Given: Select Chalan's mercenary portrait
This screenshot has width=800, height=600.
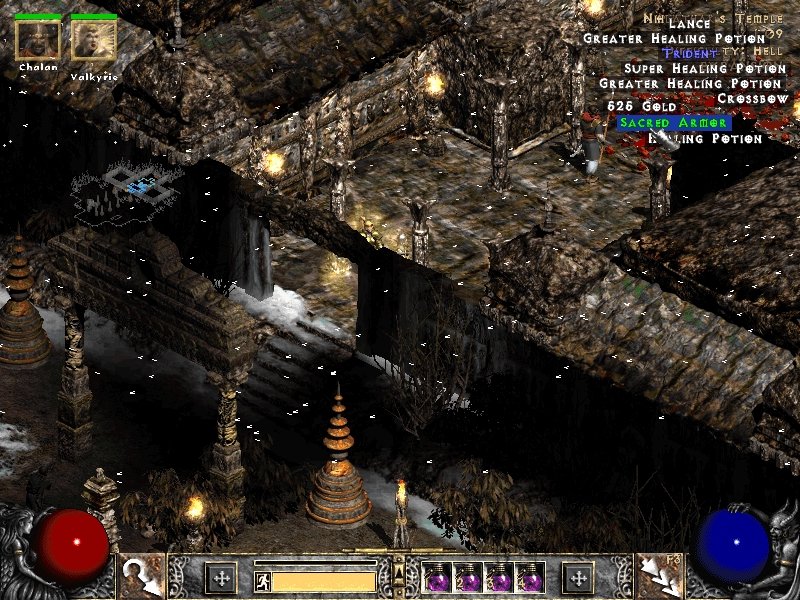Looking at the screenshot, I should pos(38,39).
